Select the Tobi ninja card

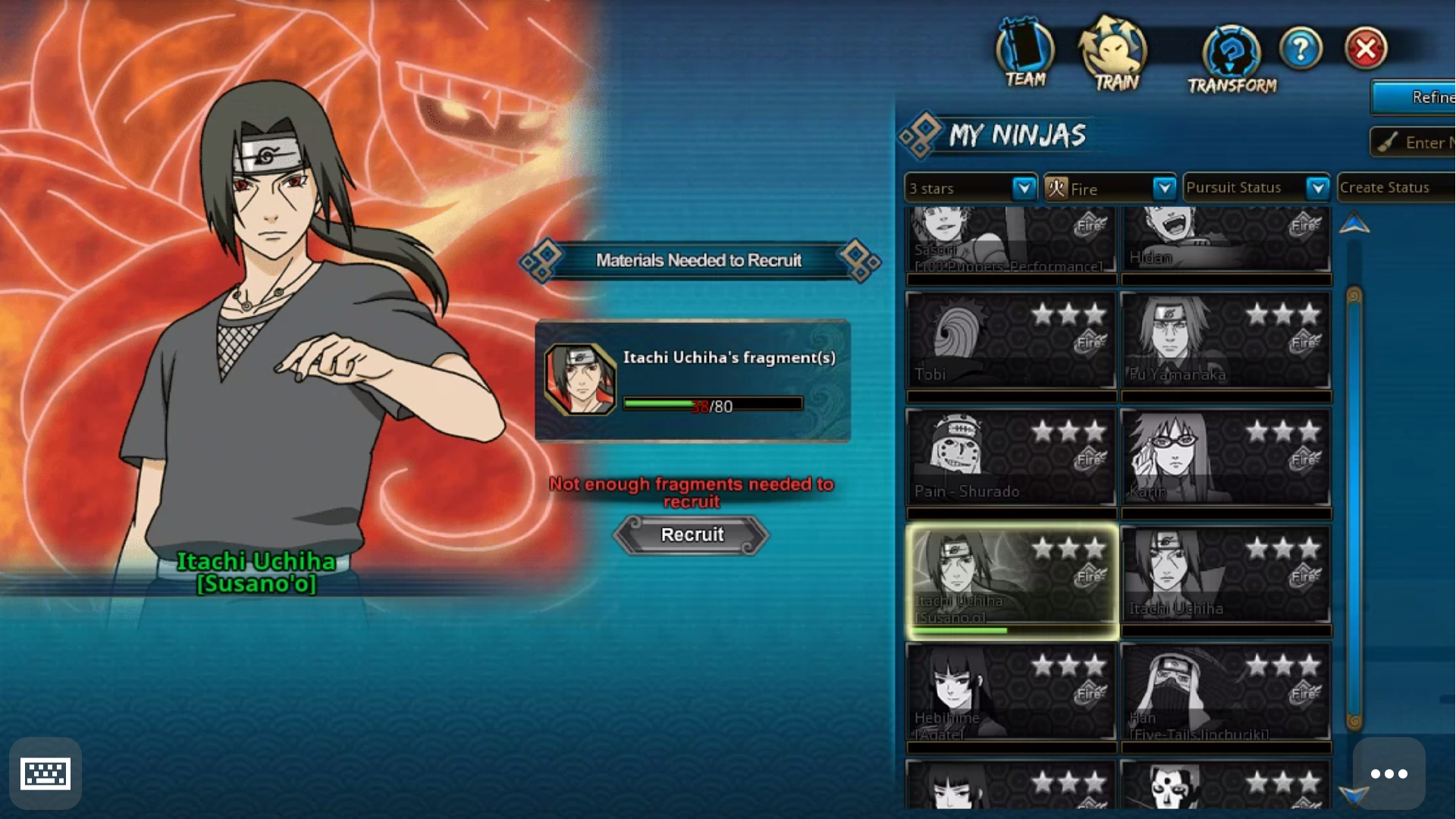click(x=1011, y=341)
